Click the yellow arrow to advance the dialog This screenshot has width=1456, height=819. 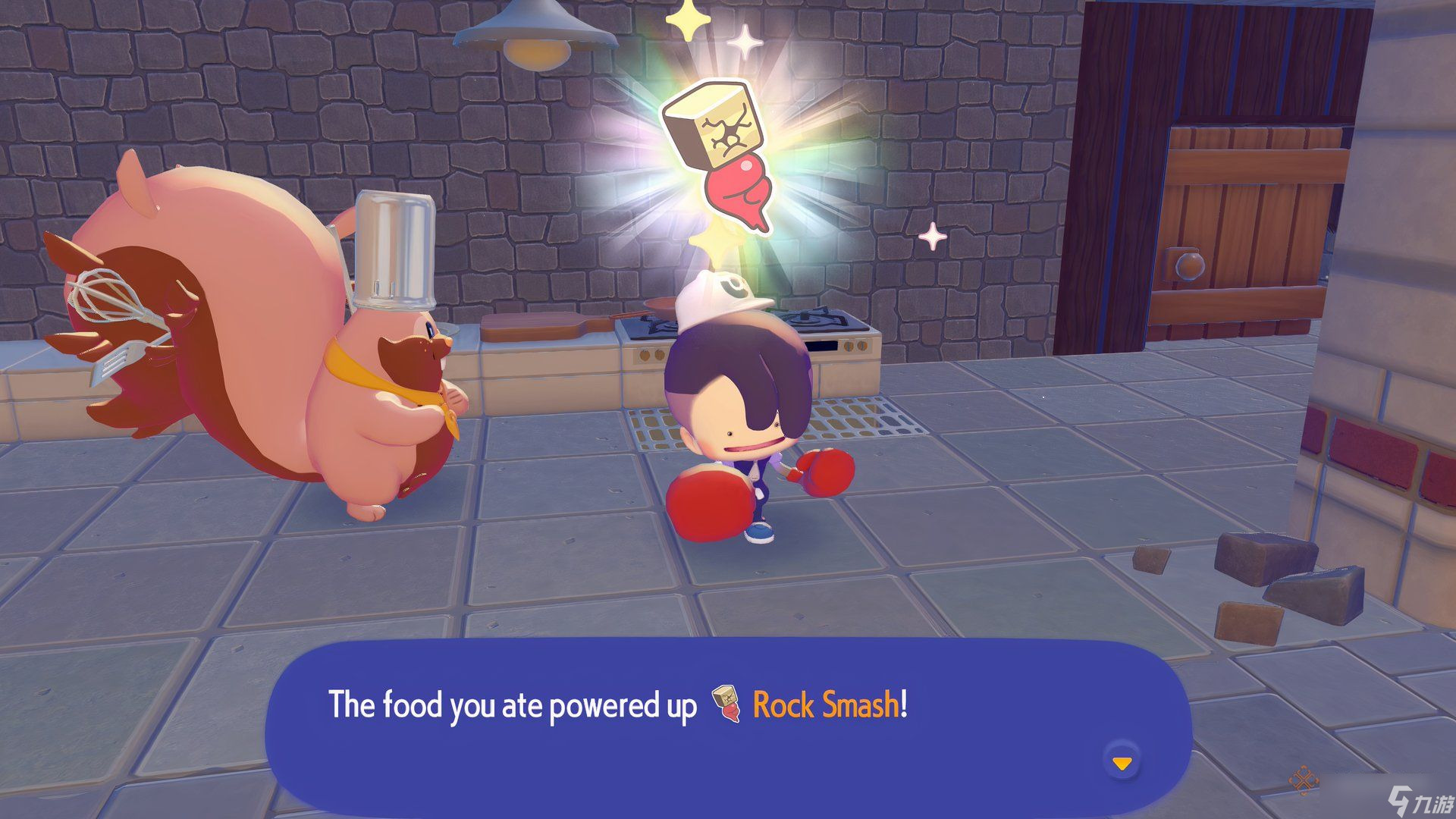tap(1122, 764)
